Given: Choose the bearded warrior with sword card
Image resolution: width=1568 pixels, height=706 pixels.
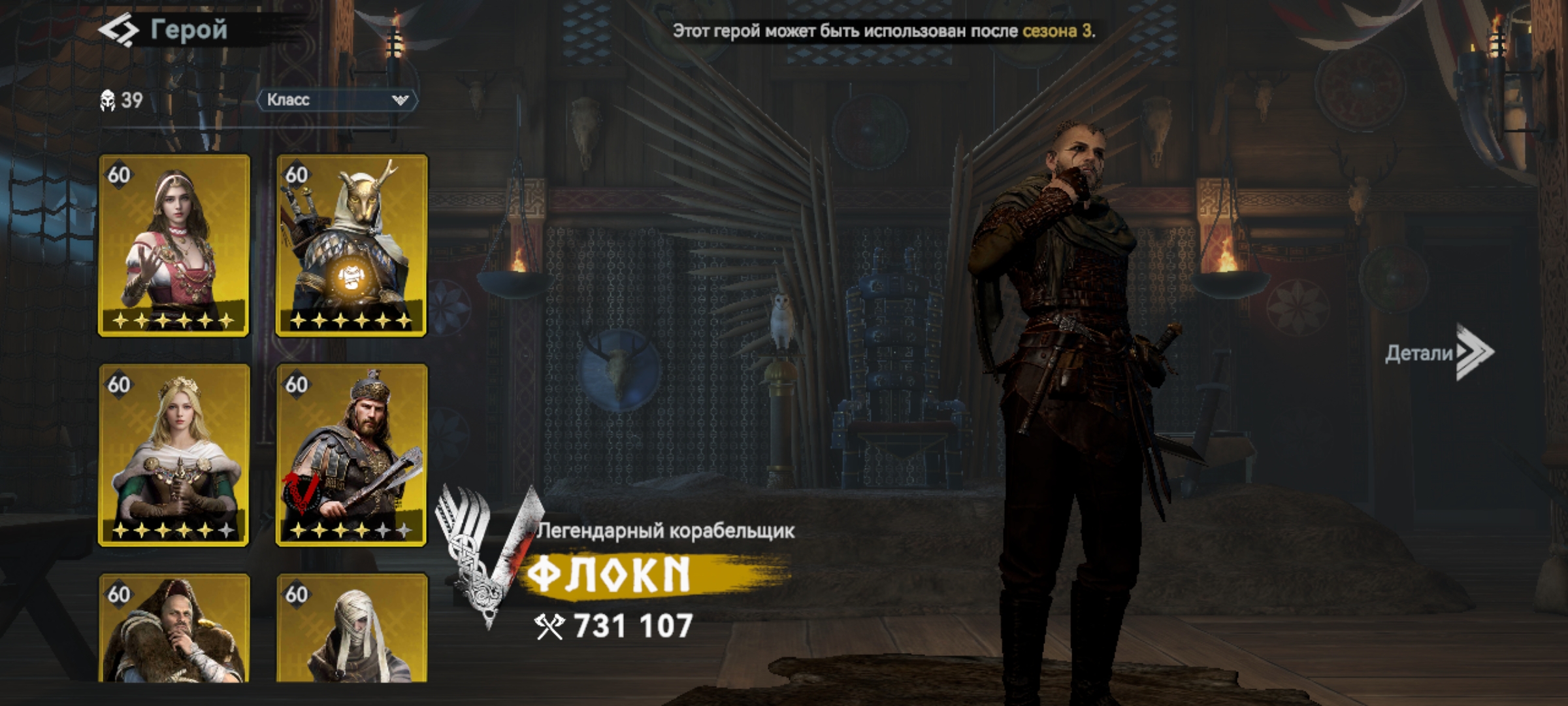Looking at the screenshot, I should (351, 455).
